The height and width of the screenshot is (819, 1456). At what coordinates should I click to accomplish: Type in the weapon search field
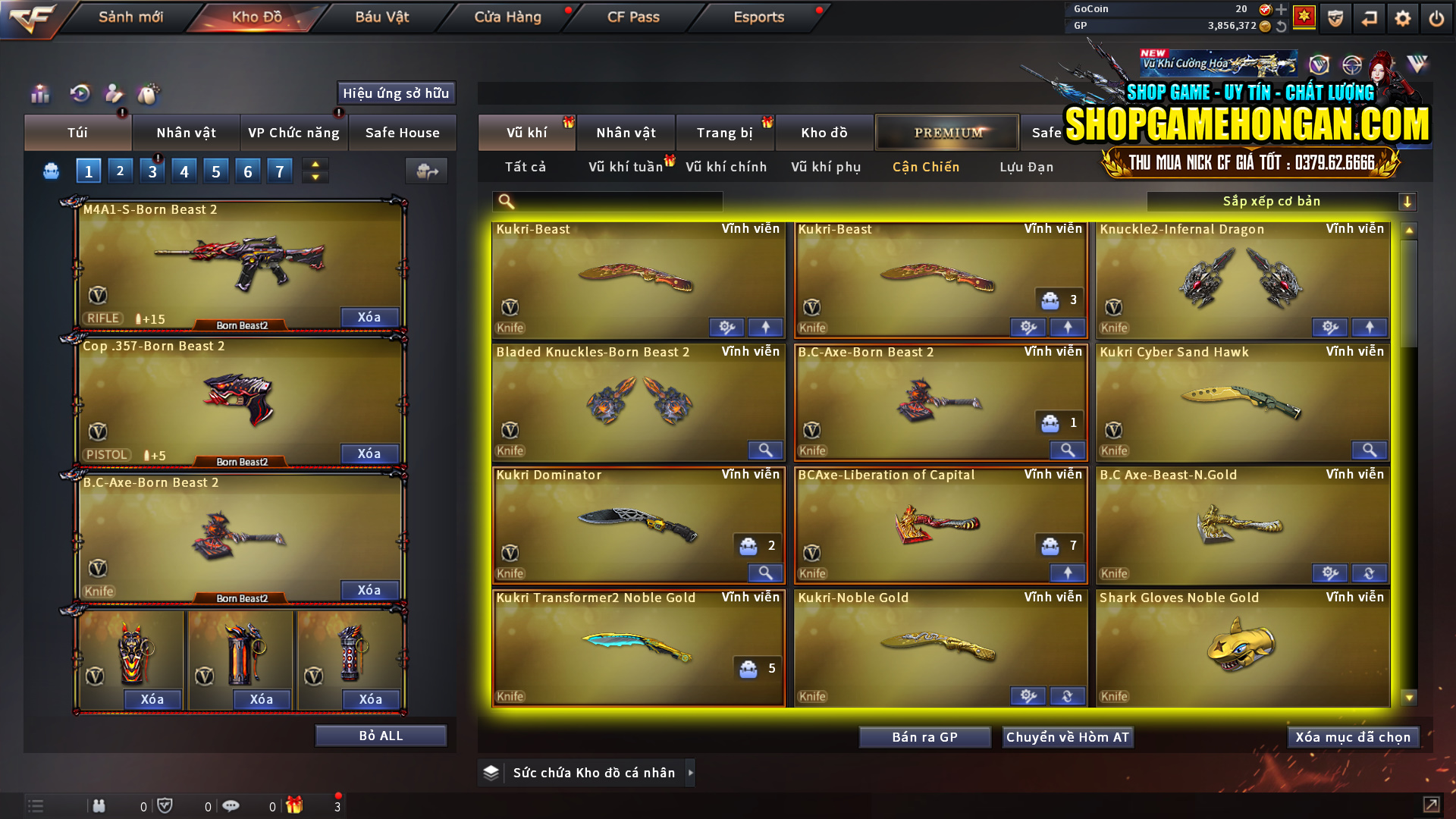[614, 201]
